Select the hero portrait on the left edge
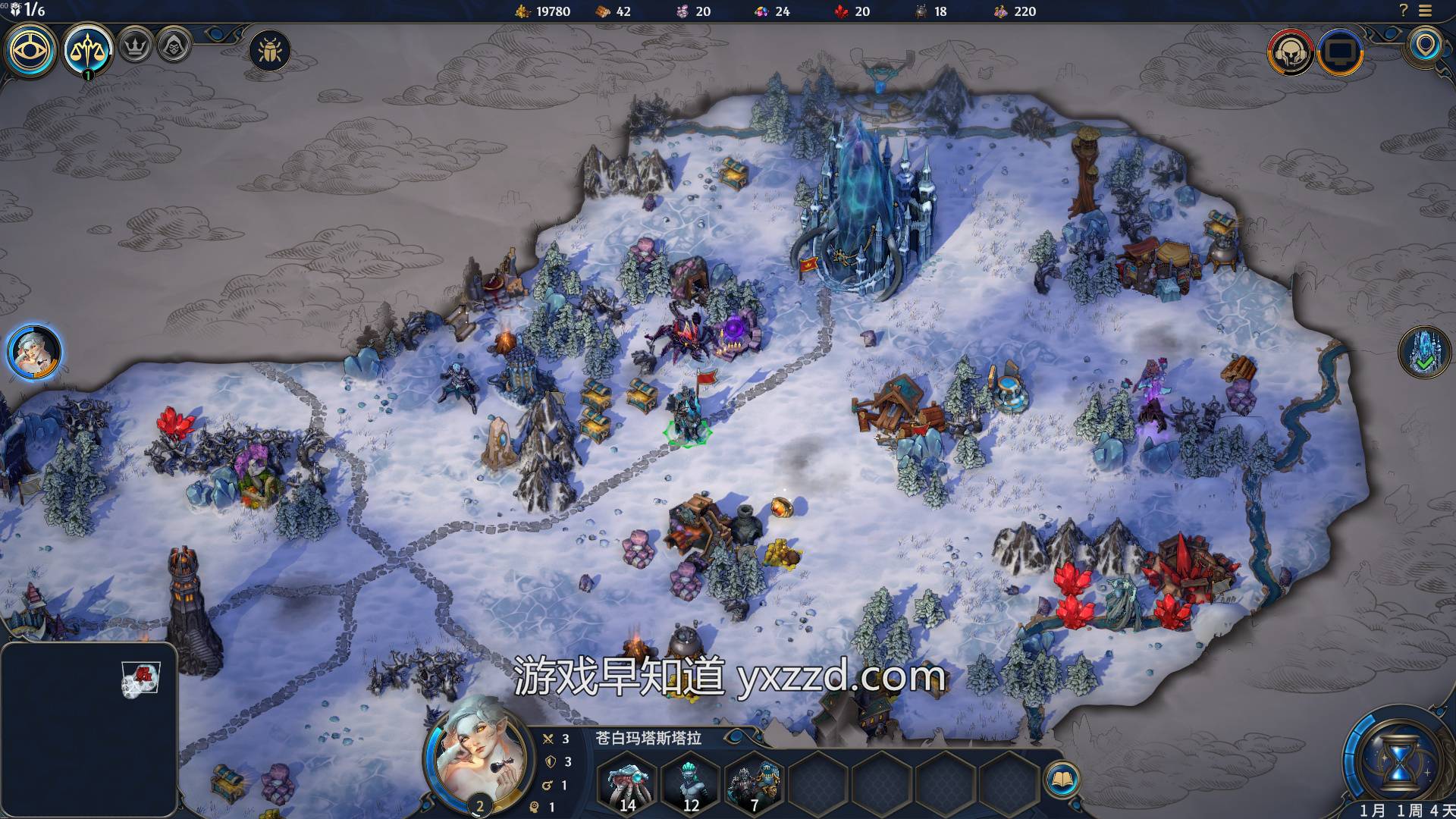The height and width of the screenshot is (819, 1456). tap(34, 352)
